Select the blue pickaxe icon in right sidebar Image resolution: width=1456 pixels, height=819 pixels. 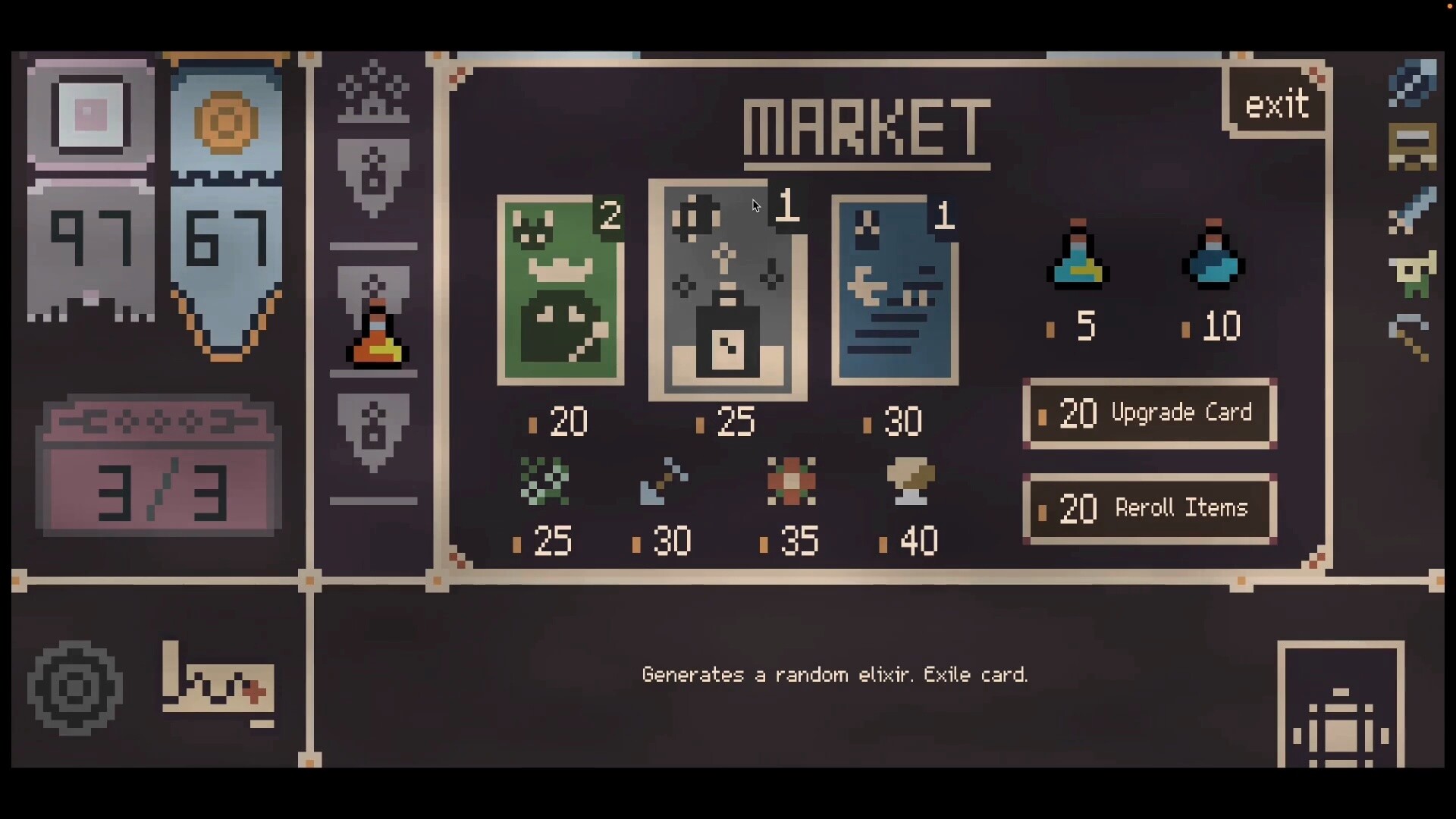coord(1414,83)
